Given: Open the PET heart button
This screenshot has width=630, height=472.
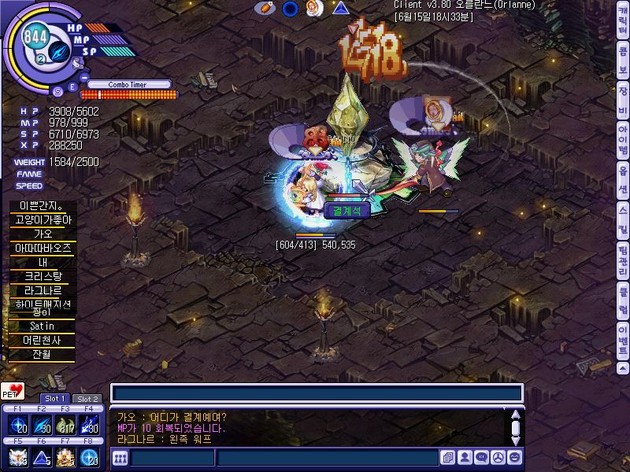Looking at the screenshot, I should (x=14, y=391).
